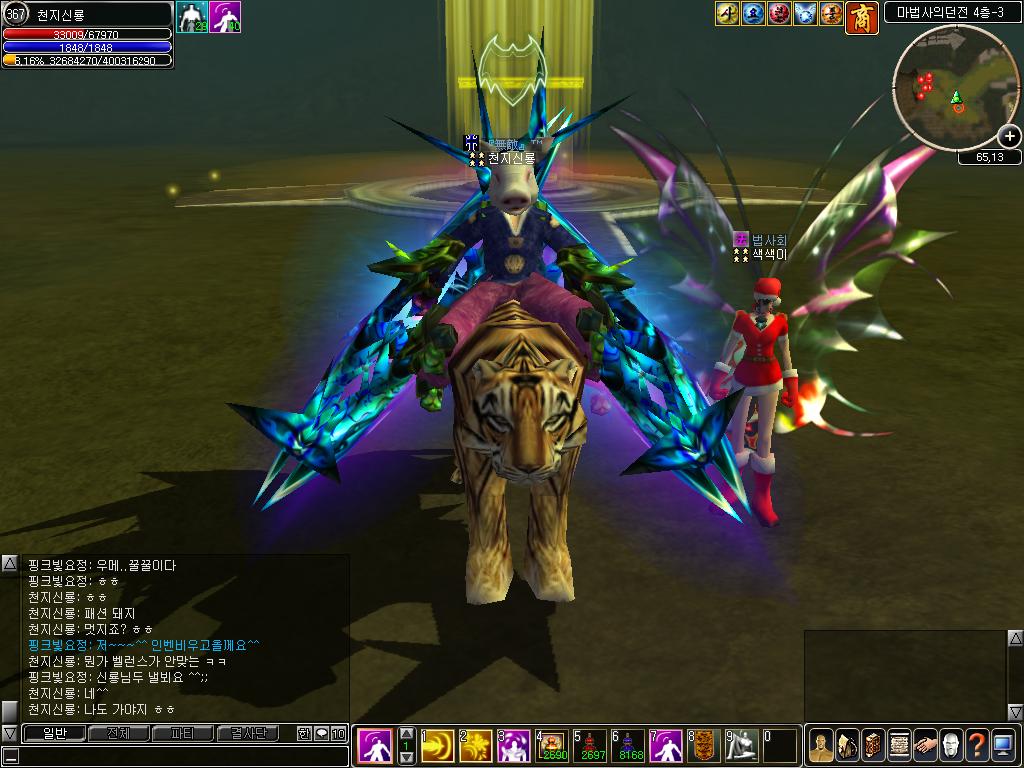Viewport: 1024px width, 768px height.
Task: Open the handshake trade menu button
Action: coord(924,746)
